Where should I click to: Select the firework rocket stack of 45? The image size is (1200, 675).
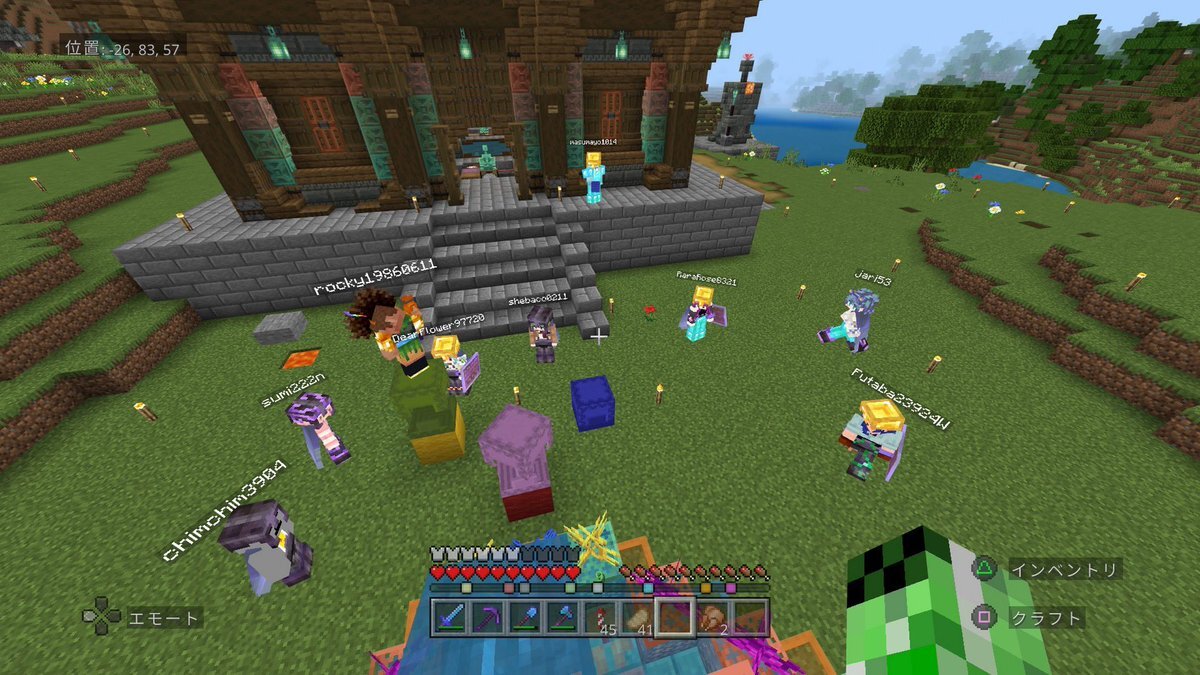tap(600, 617)
